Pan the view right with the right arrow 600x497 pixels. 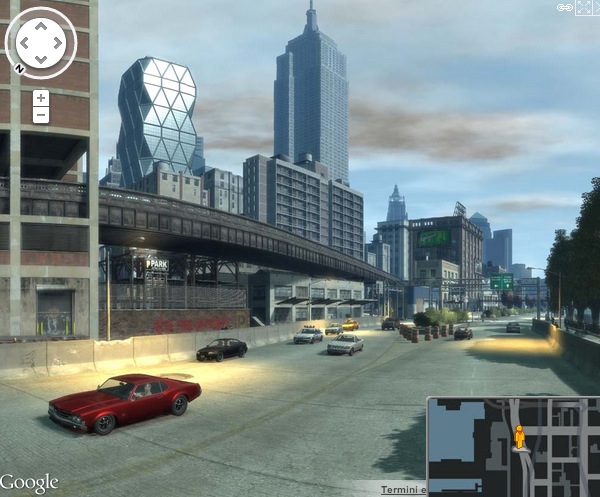[x=57, y=43]
